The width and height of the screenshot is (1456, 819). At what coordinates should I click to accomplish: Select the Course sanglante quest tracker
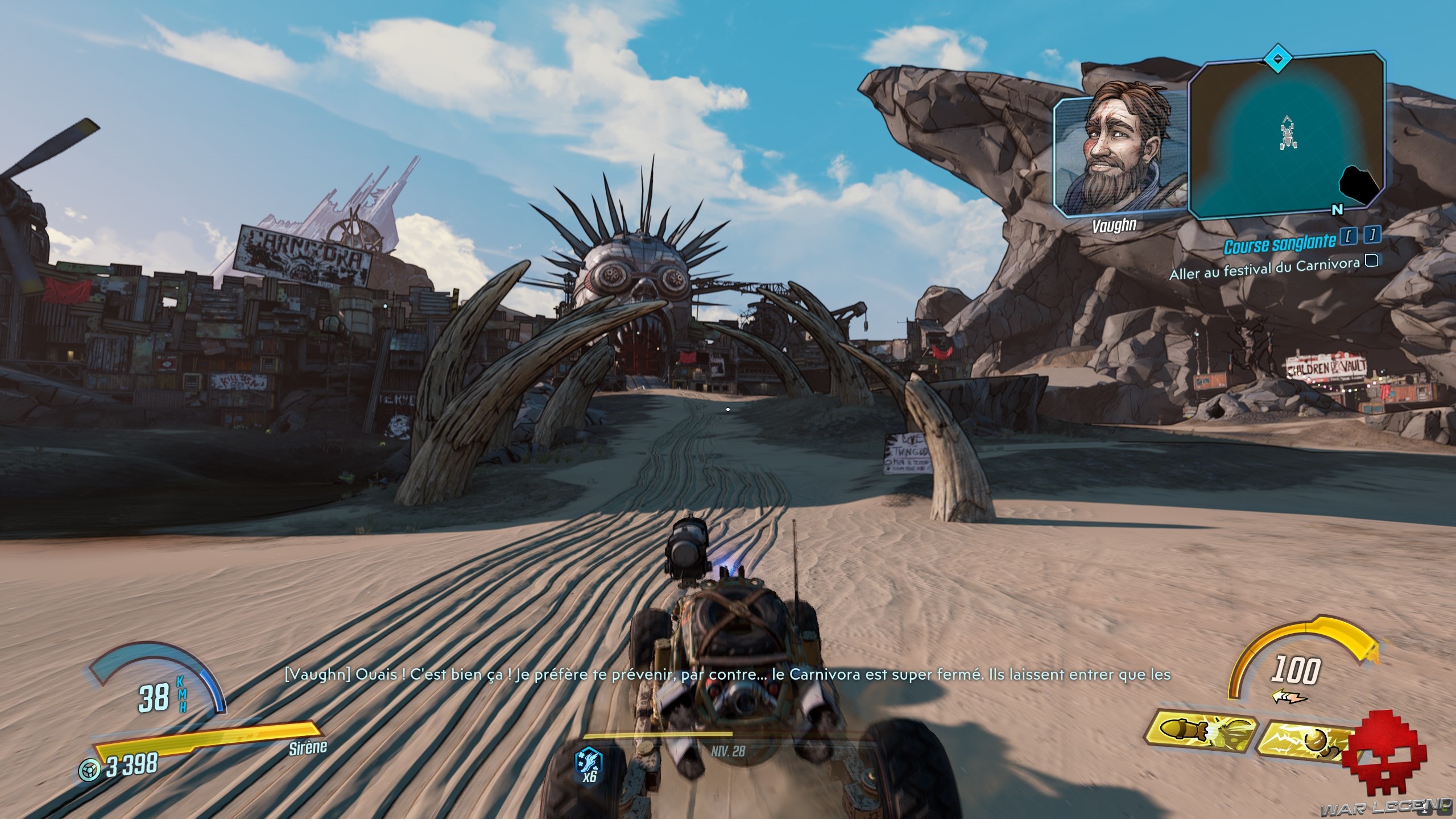point(1279,245)
